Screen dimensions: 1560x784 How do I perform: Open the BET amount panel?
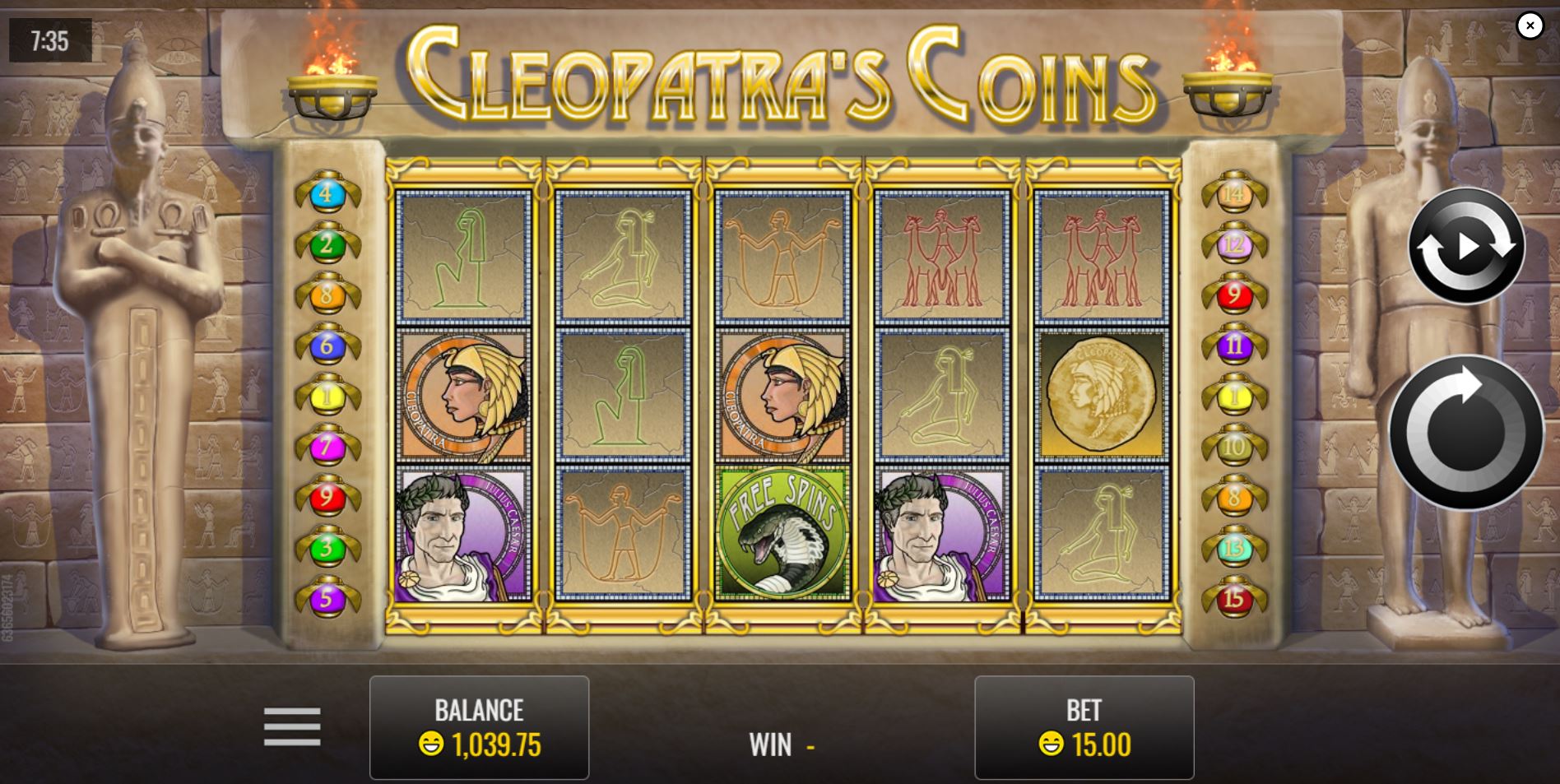point(1084,727)
